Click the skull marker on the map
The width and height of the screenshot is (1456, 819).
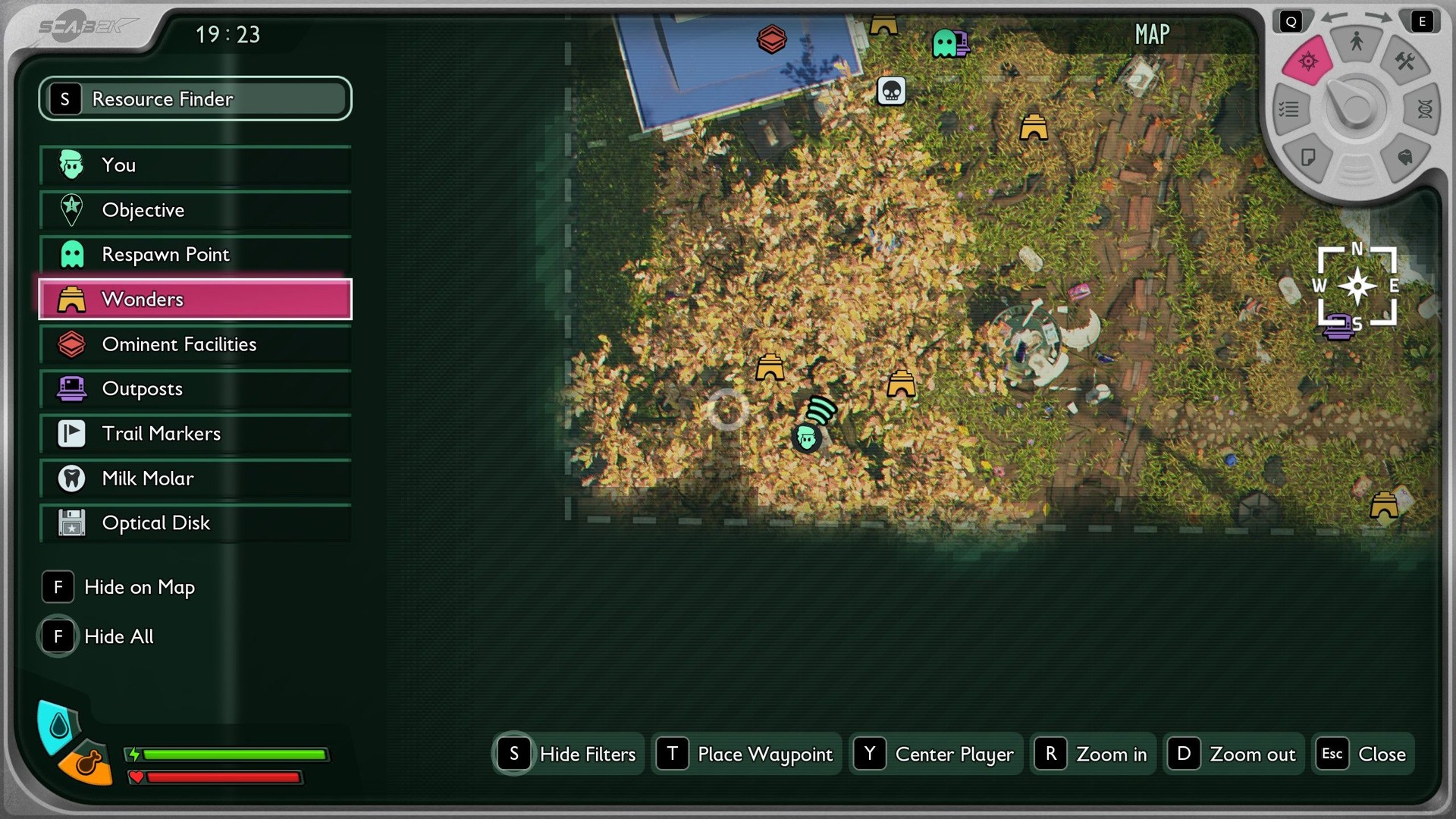point(891,92)
